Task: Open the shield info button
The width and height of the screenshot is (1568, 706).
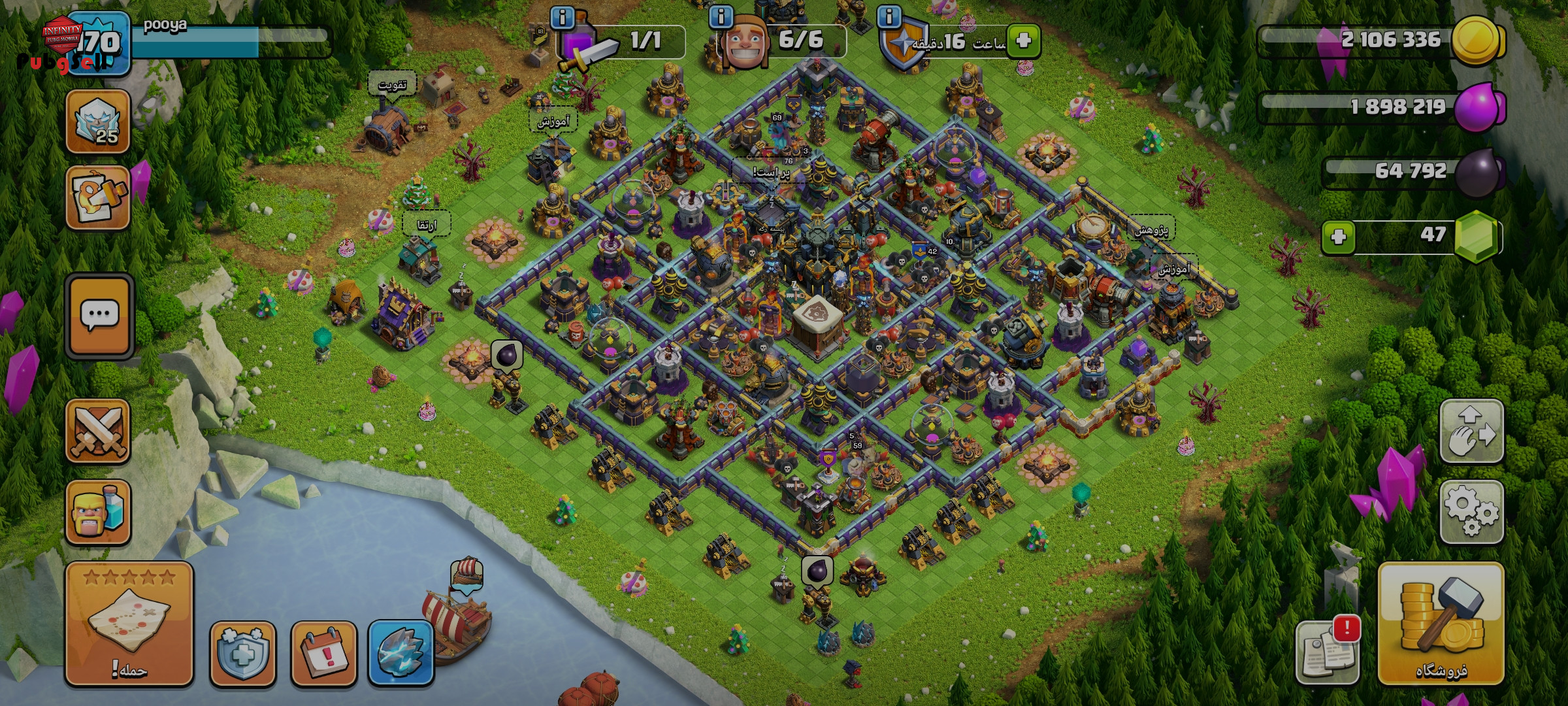Action: [x=243, y=653]
